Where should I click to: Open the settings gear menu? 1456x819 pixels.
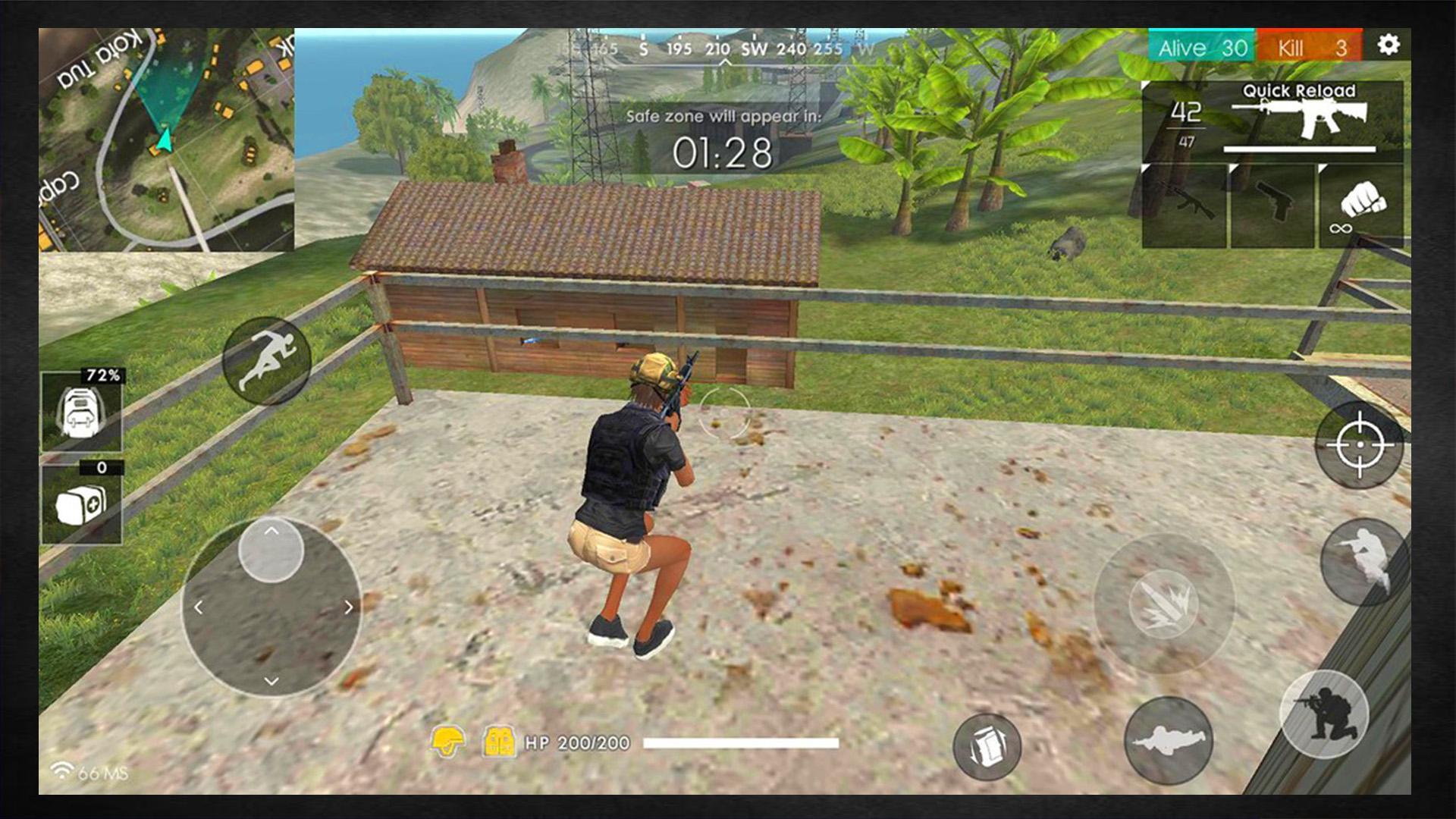click(1389, 45)
